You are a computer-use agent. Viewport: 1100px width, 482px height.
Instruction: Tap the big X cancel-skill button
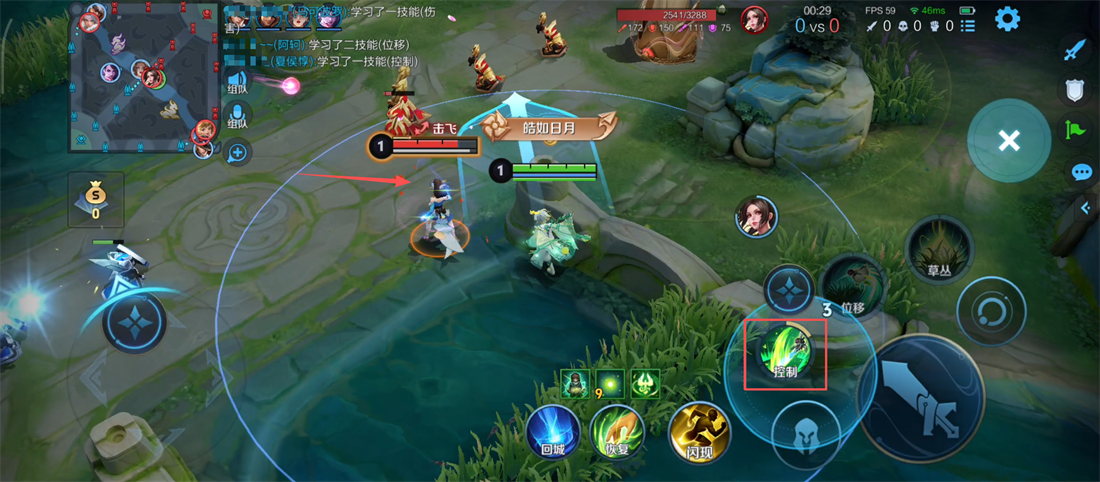1009,141
